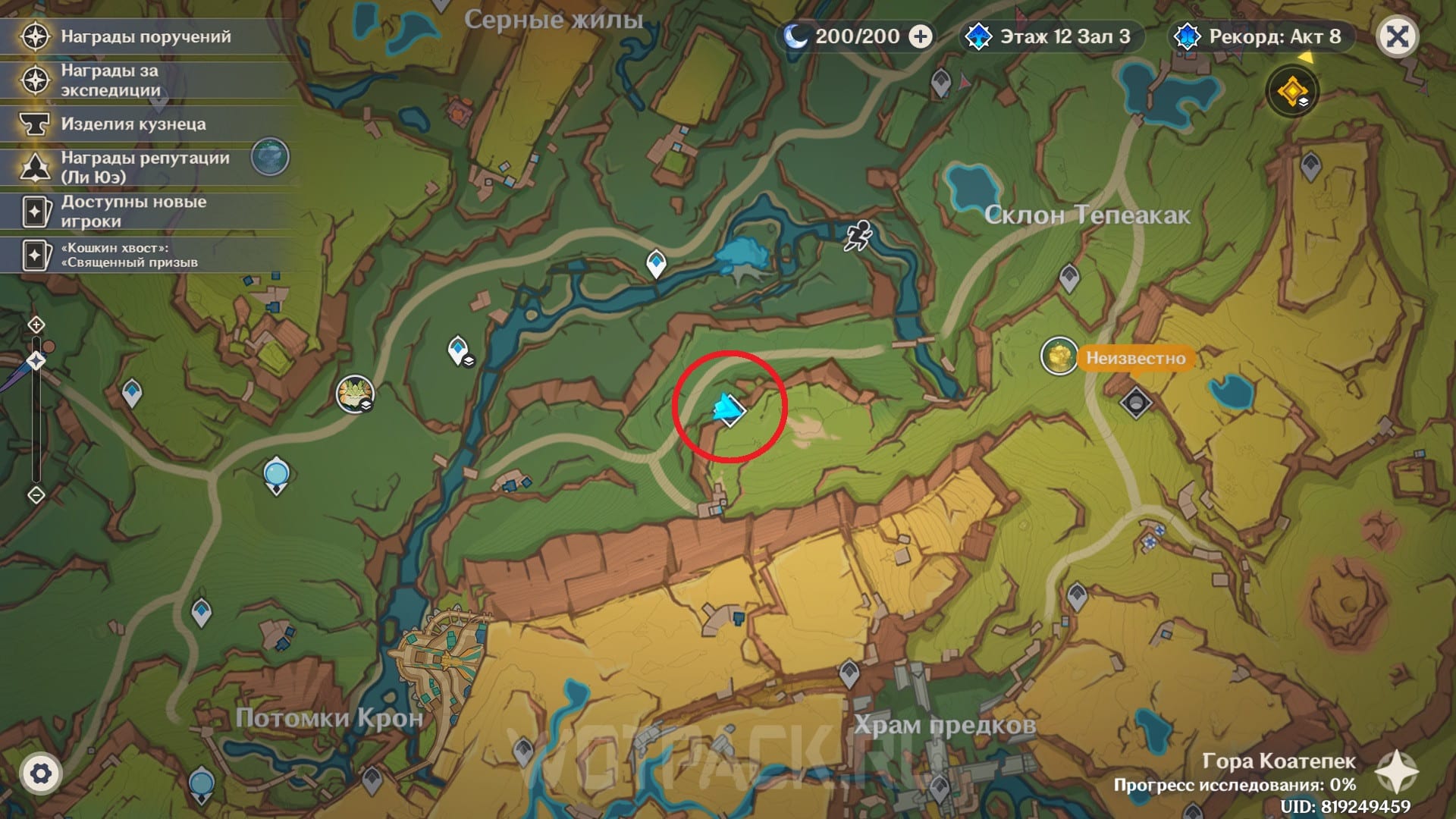Select the Неизвестно map marker

click(1059, 356)
